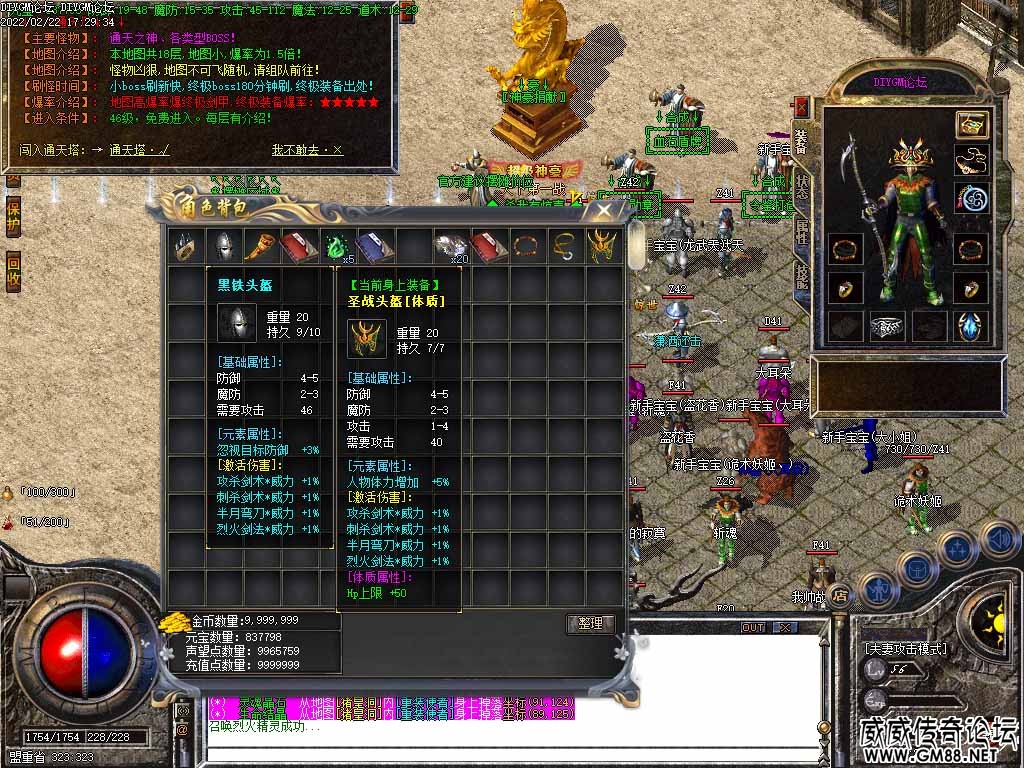
Task: Pick the golden horn item in the bag
Action: click(259, 246)
